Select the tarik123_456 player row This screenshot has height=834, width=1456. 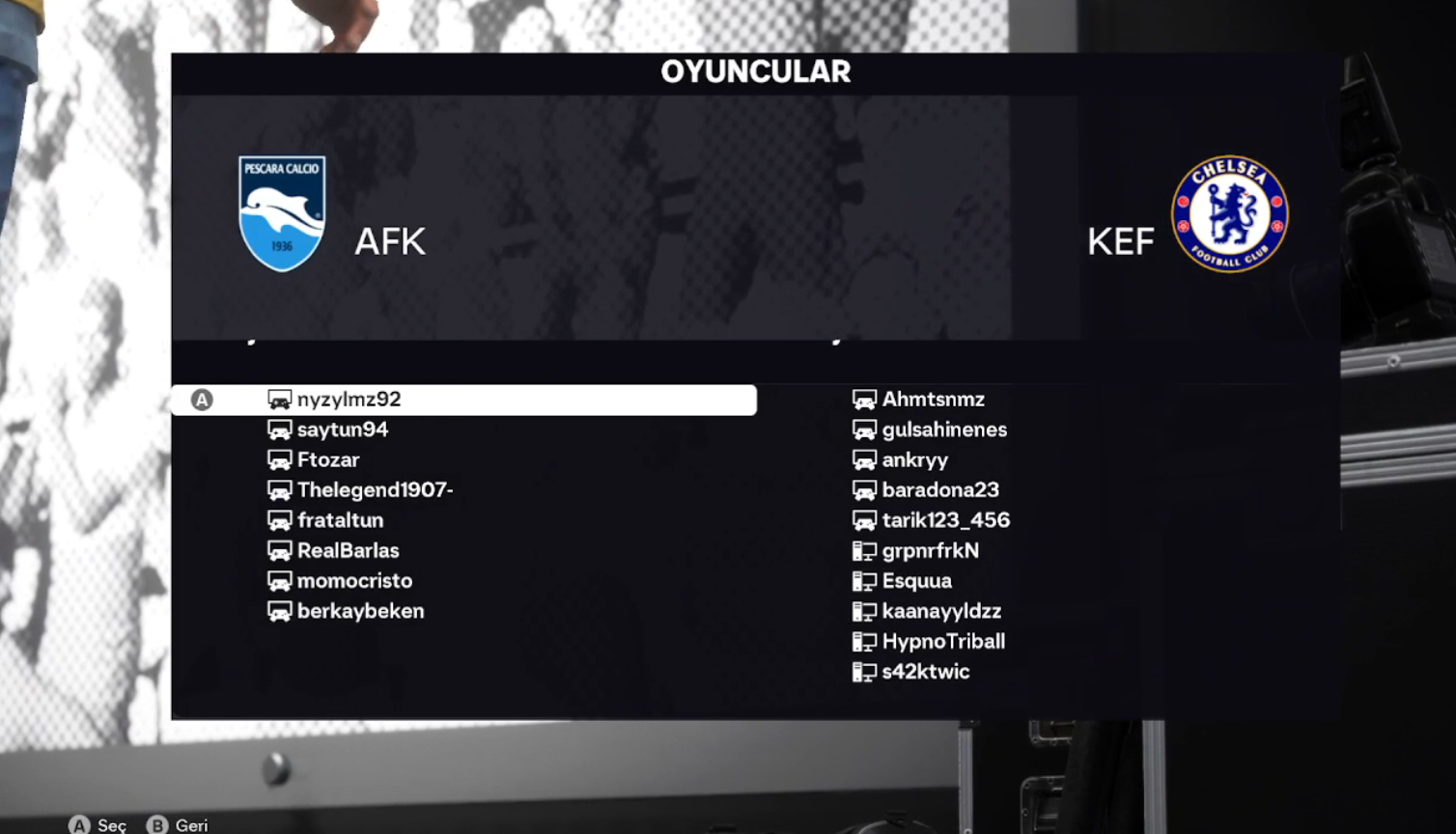pyautogui.click(x=945, y=520)
